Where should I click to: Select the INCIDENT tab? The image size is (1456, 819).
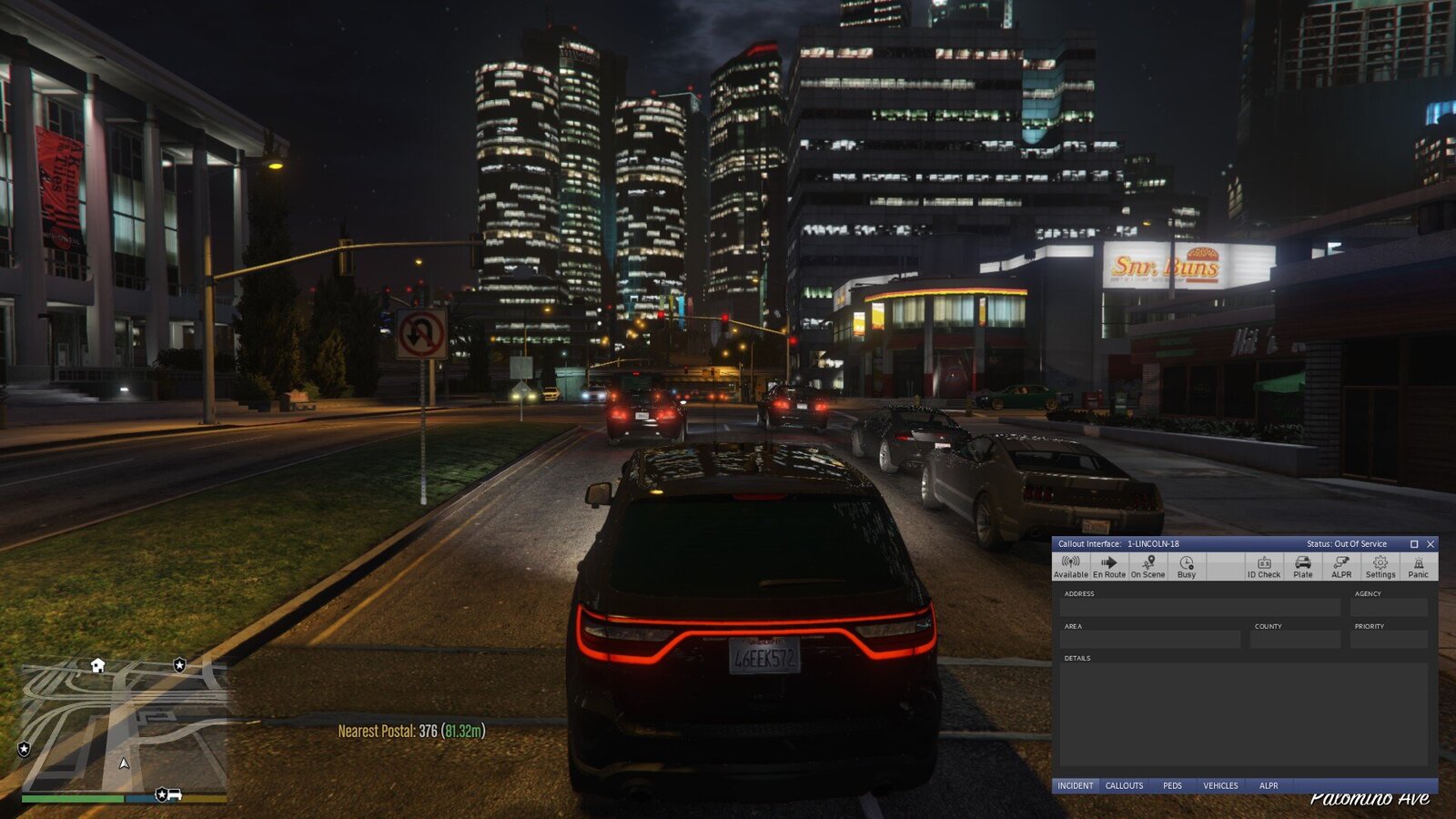click(x=1076, y=784)
